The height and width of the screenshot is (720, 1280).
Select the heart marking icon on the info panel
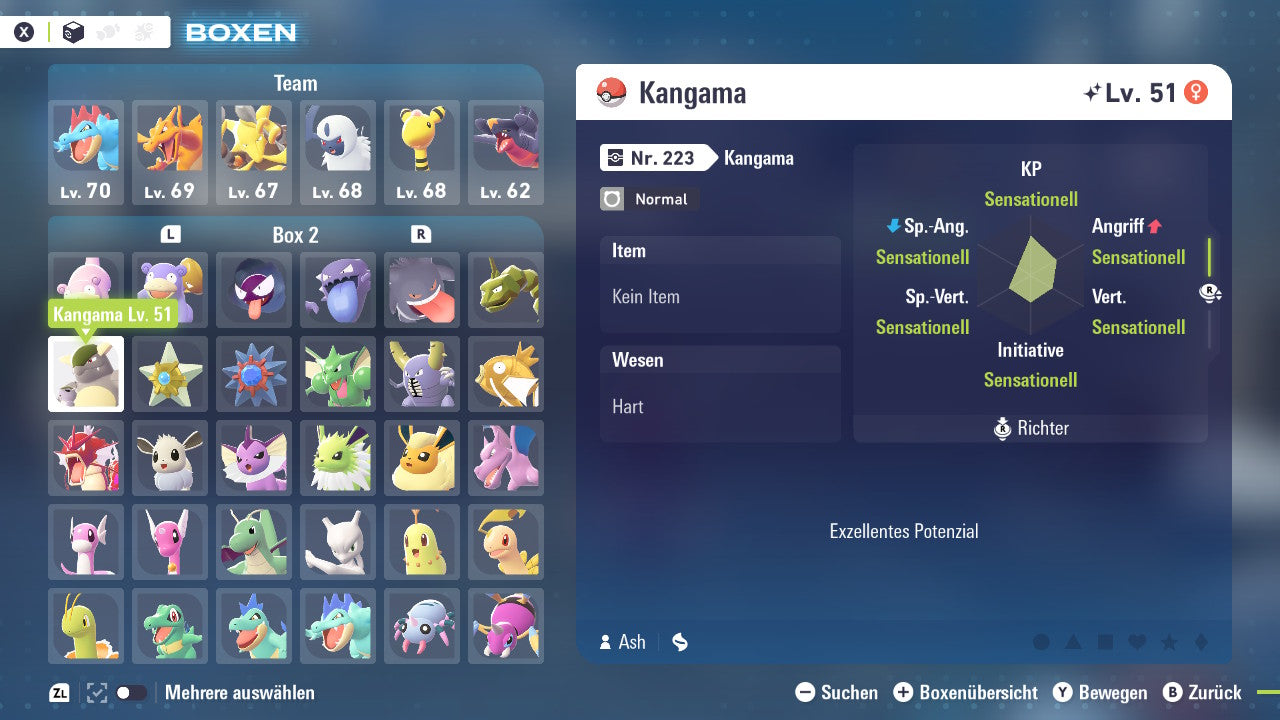[x=1137, y=641]
